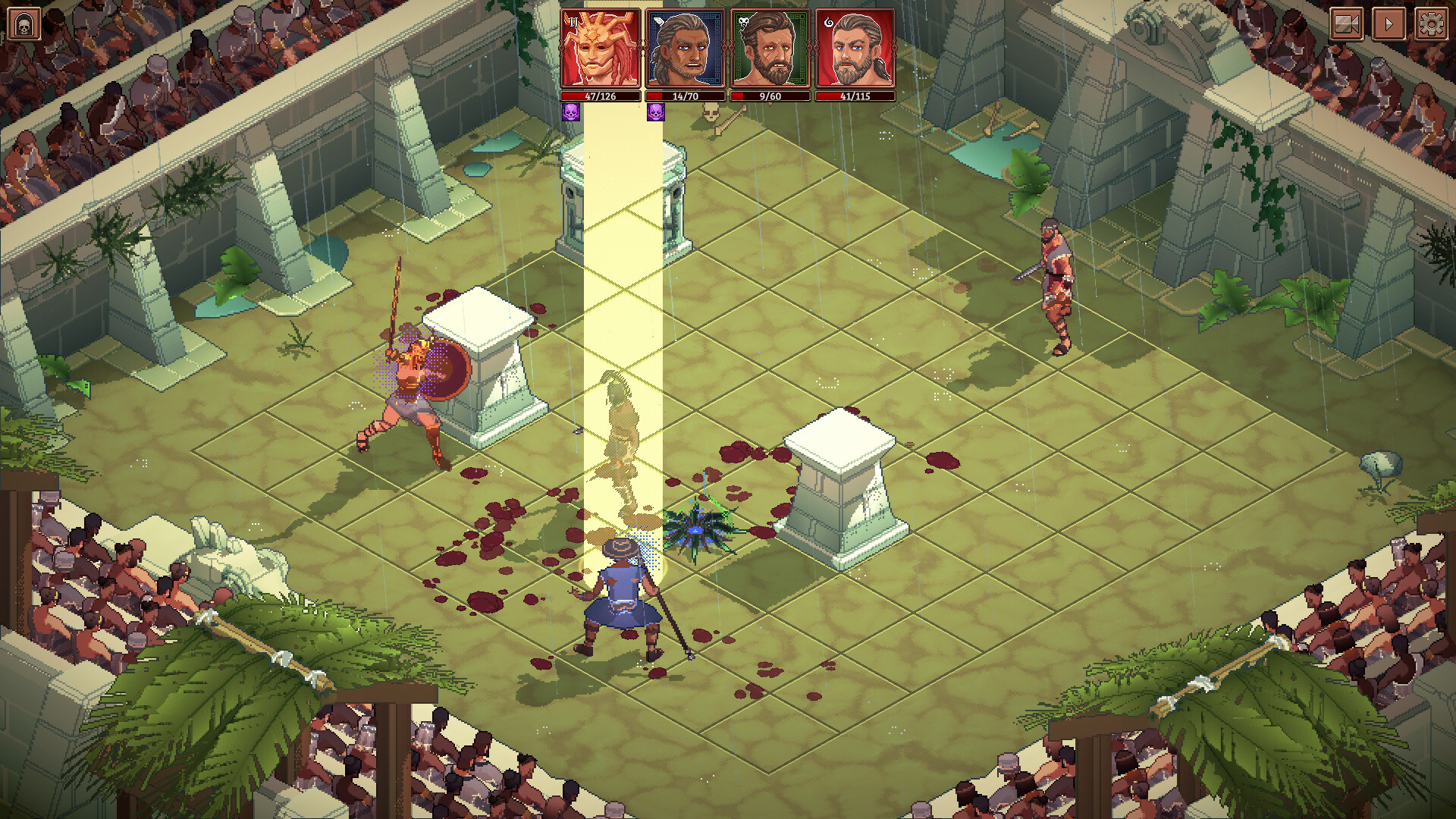Click the skull trait icon on third portrait
The image size is (1456, 819).
click(x=744, y=23)
